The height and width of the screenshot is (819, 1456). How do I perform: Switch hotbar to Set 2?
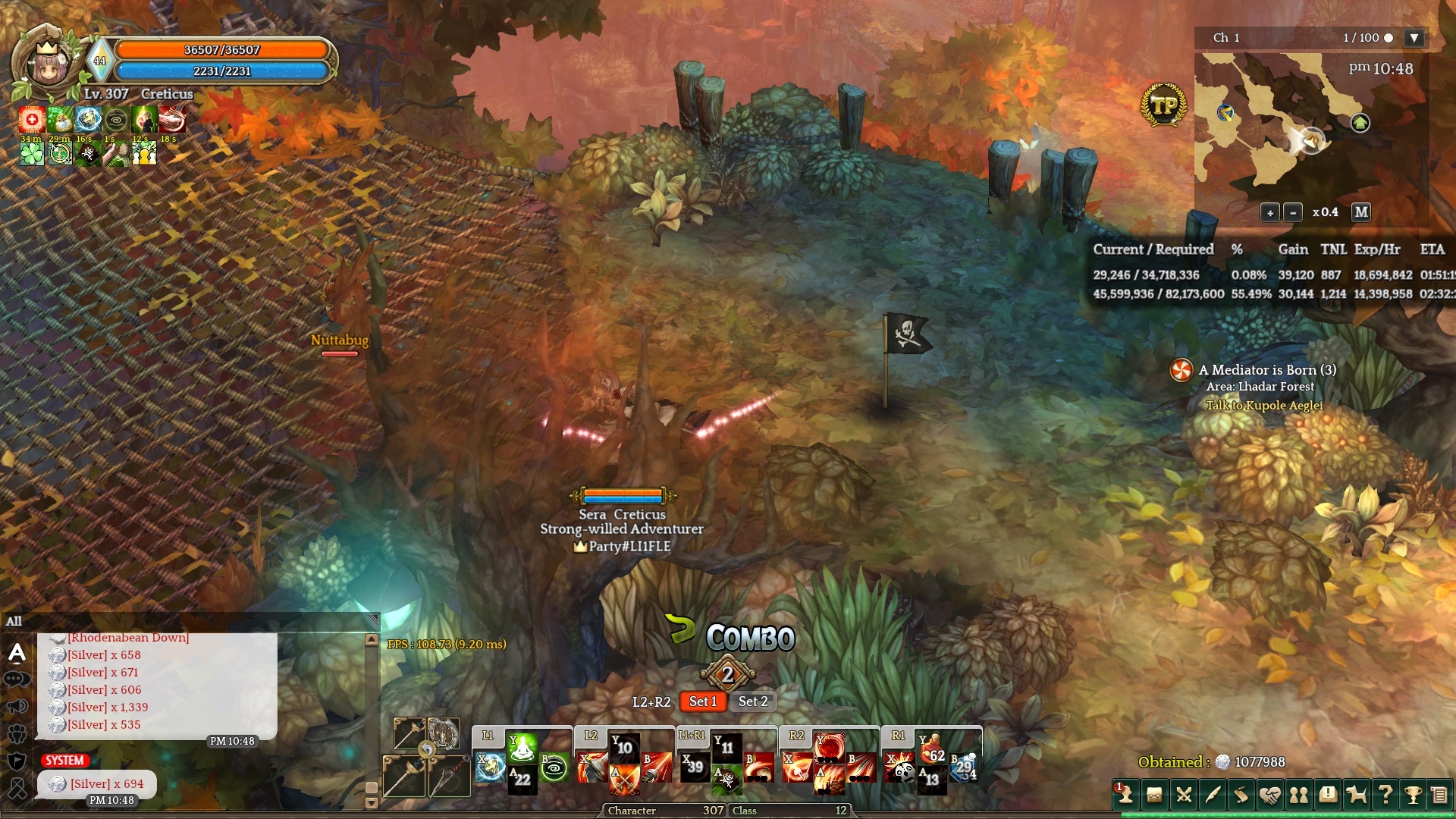coord(753,701)
